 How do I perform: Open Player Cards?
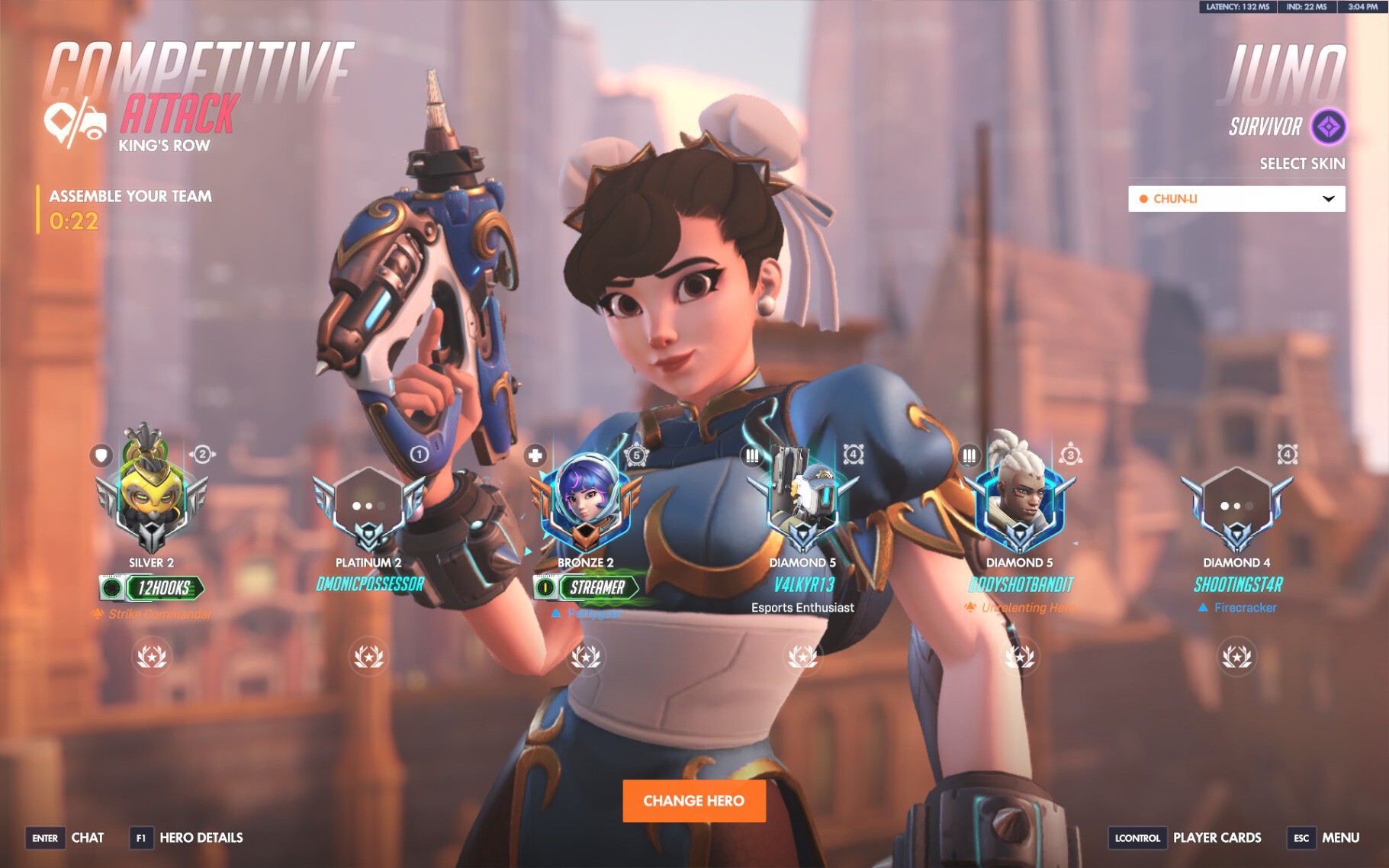(1217, 837)
